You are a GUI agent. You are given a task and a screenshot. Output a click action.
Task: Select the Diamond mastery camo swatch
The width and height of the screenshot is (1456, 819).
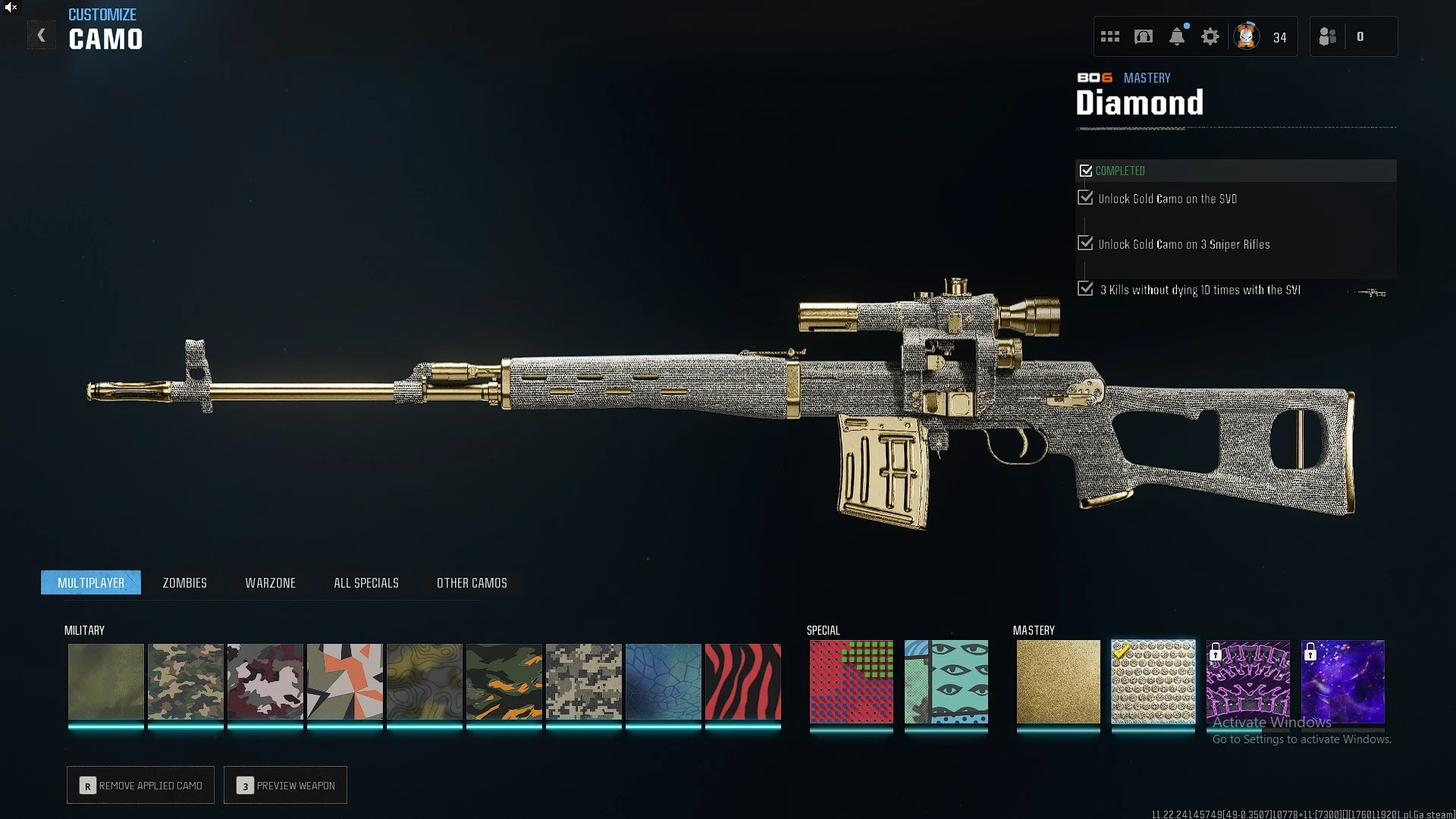pos(1153,681)
